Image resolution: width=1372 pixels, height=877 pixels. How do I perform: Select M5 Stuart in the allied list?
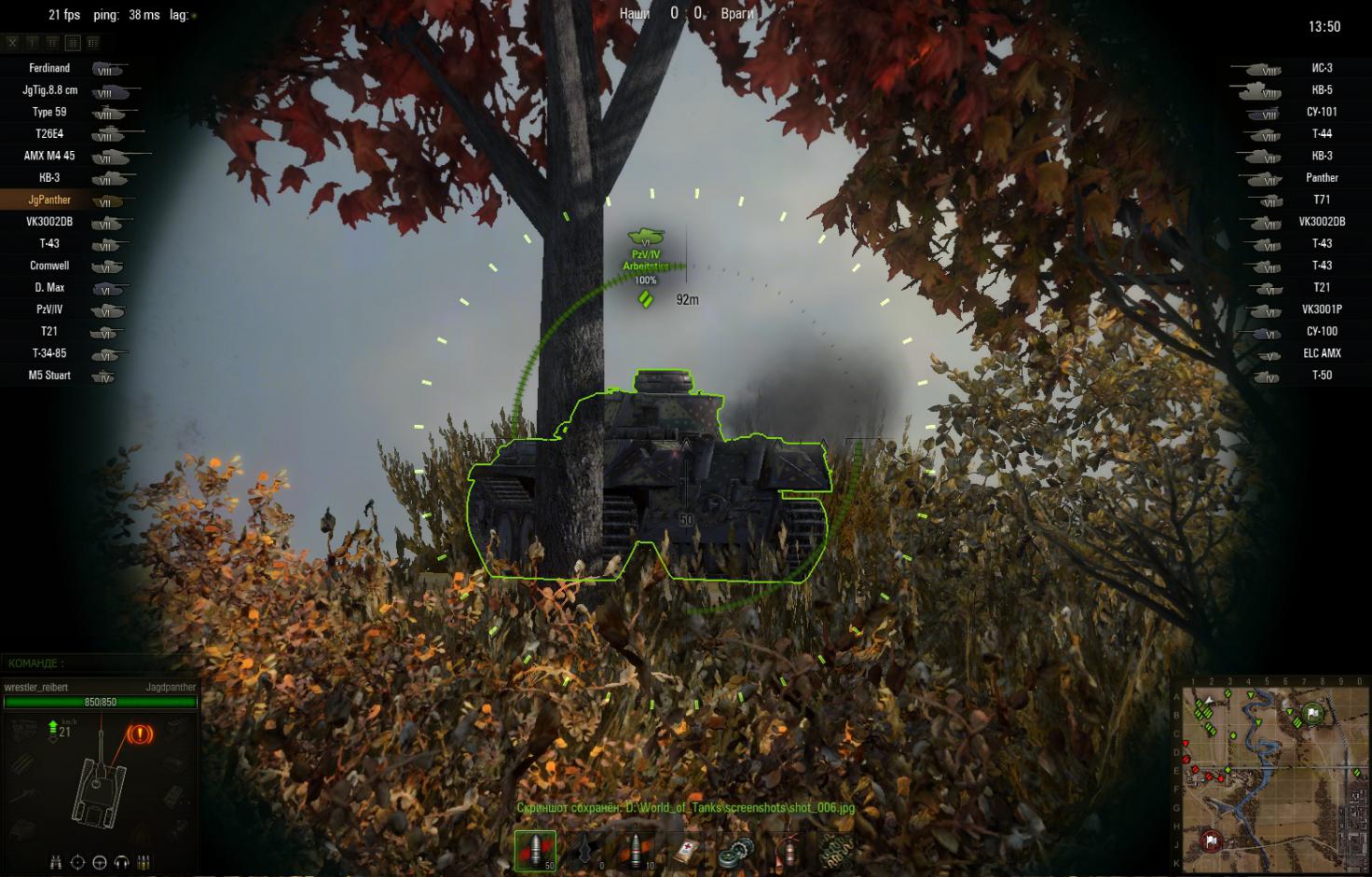[x=49, y=376]
